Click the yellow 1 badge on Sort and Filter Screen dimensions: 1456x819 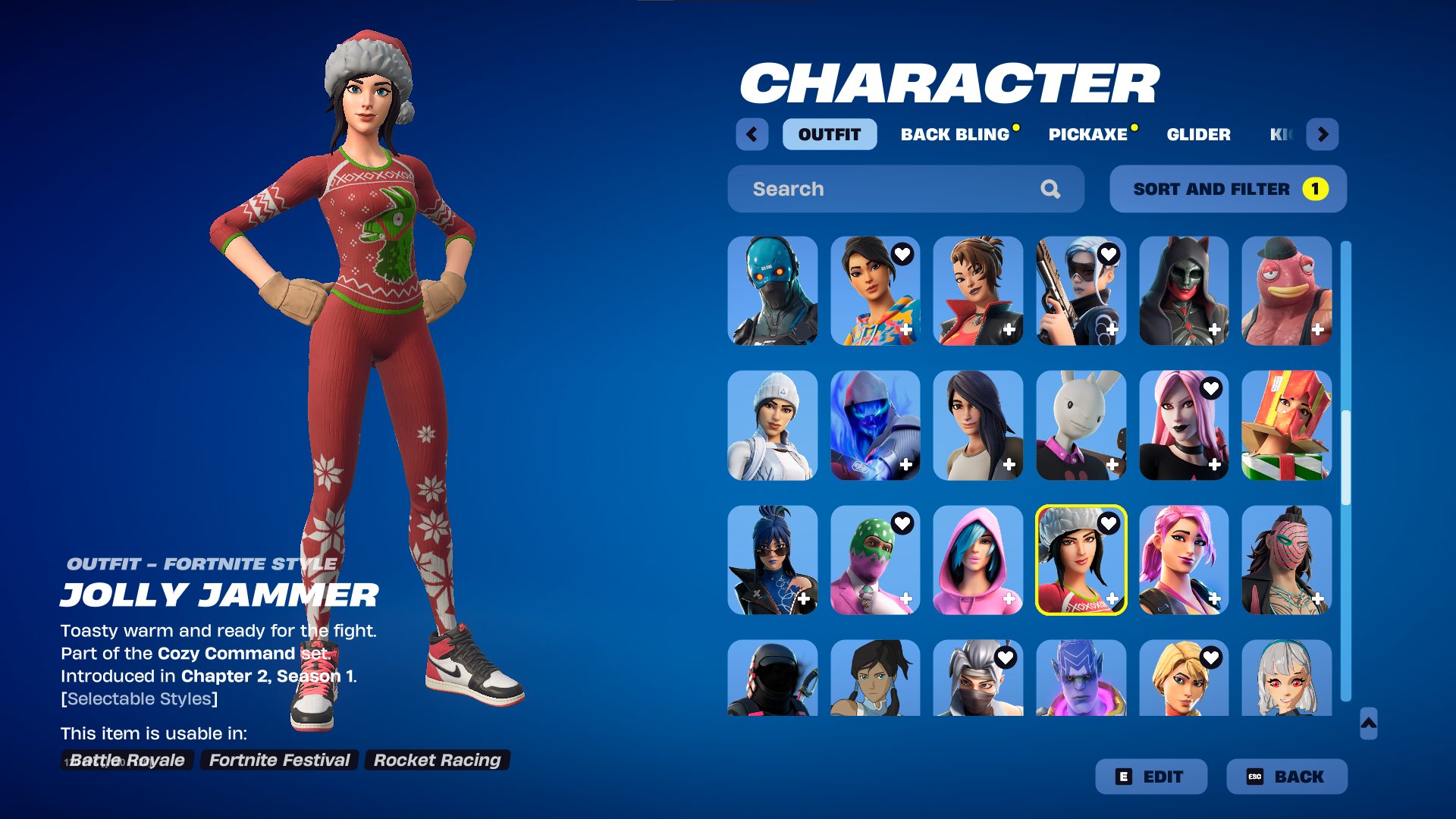(1316, 189)
